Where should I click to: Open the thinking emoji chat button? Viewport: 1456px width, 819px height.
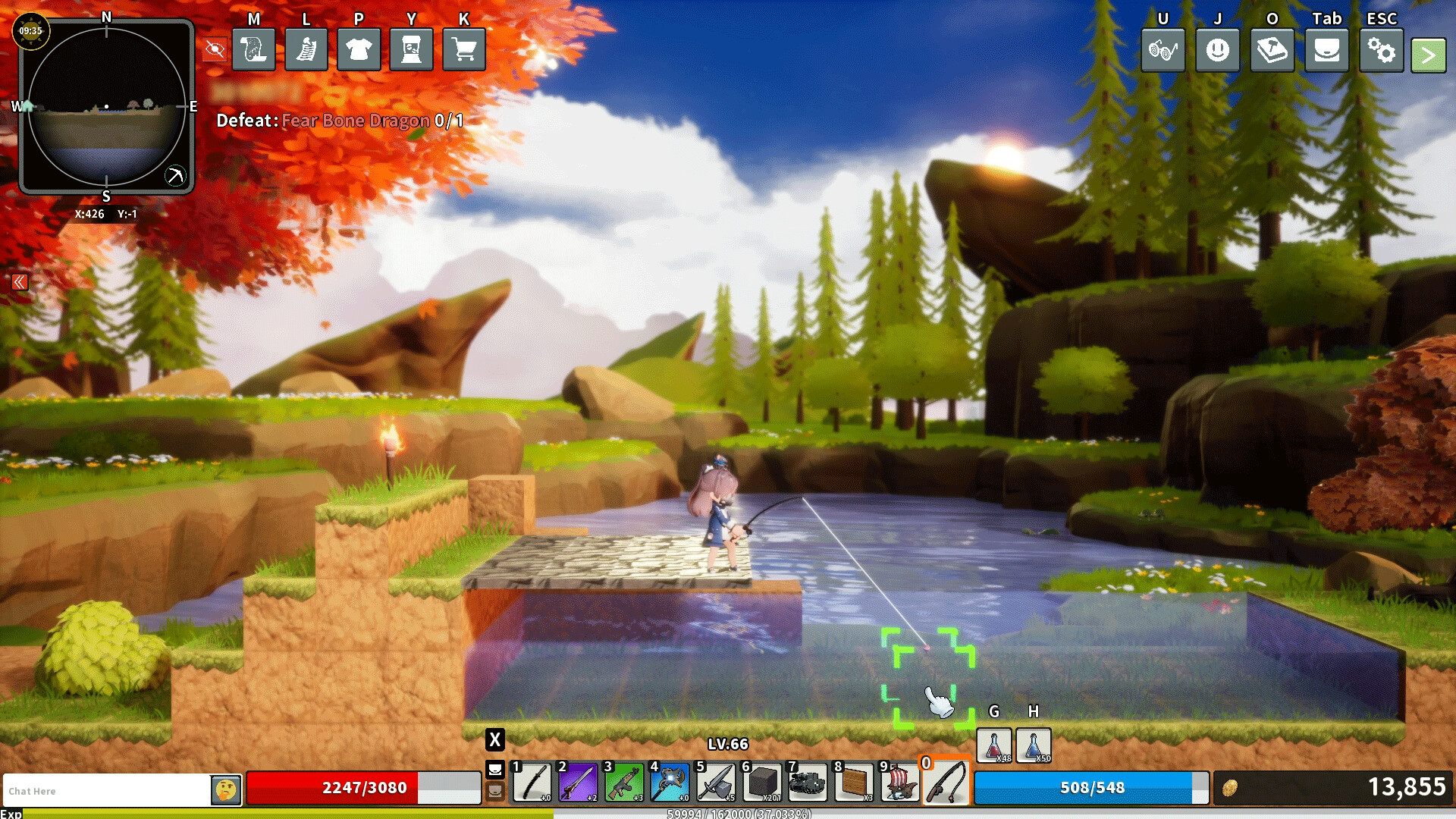[x=226, y=790]
